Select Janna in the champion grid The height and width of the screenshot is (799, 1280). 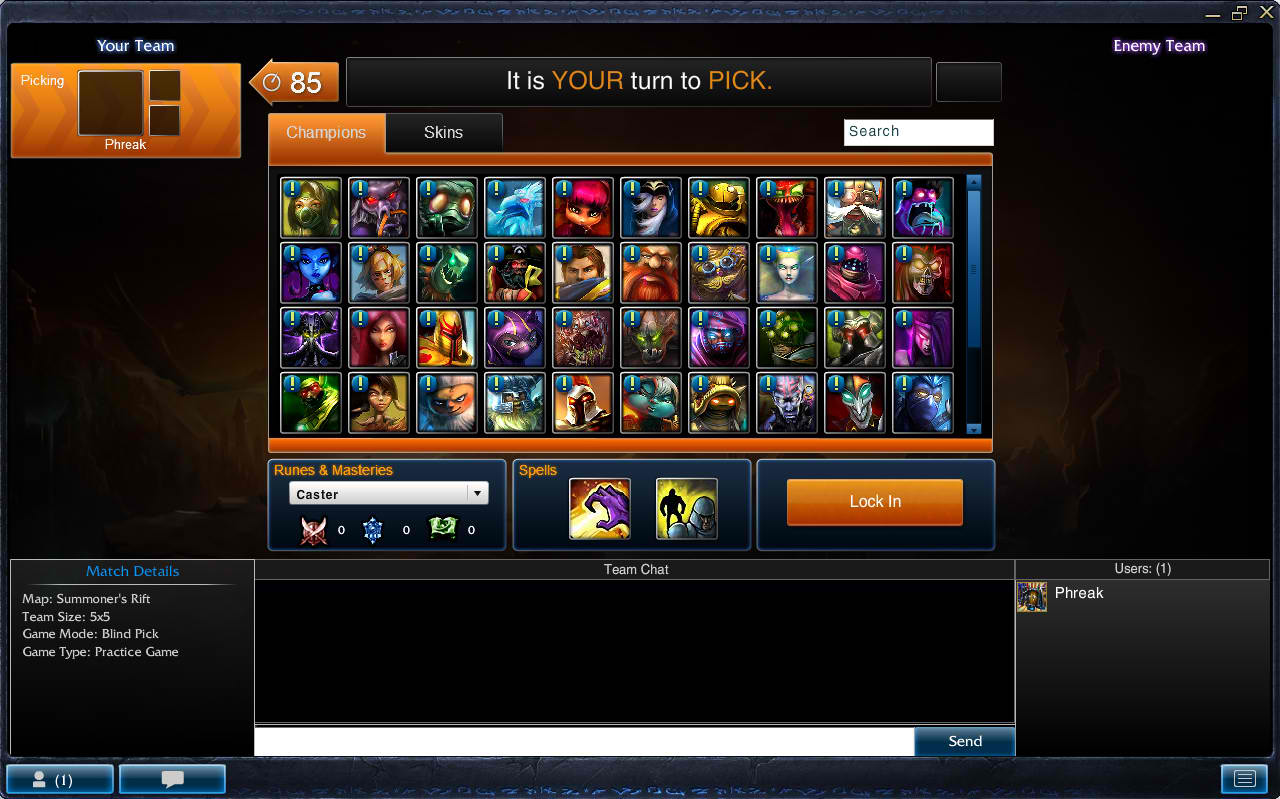(786, 272)
